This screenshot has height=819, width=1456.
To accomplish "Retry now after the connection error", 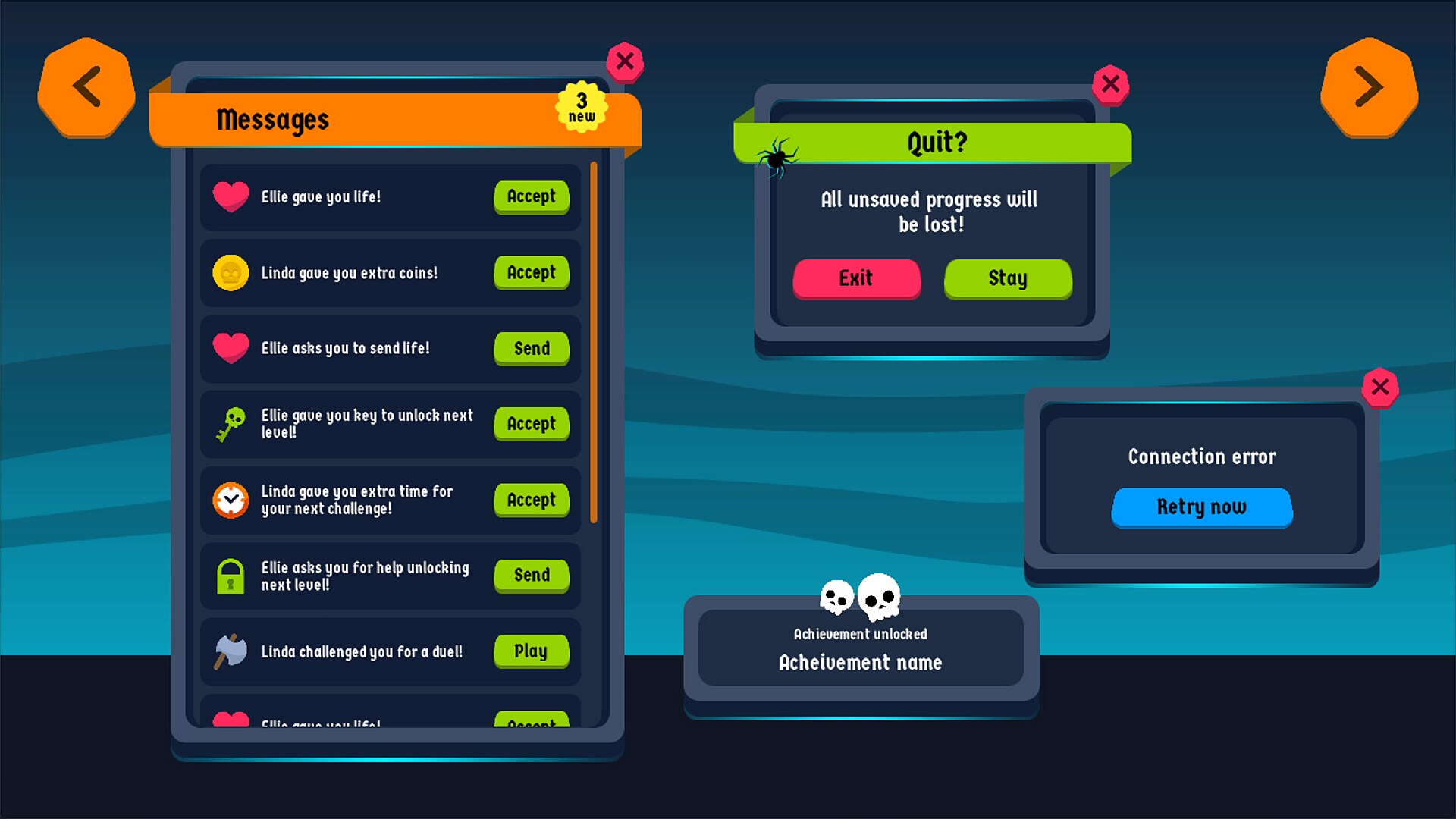I will [1201, 507].
